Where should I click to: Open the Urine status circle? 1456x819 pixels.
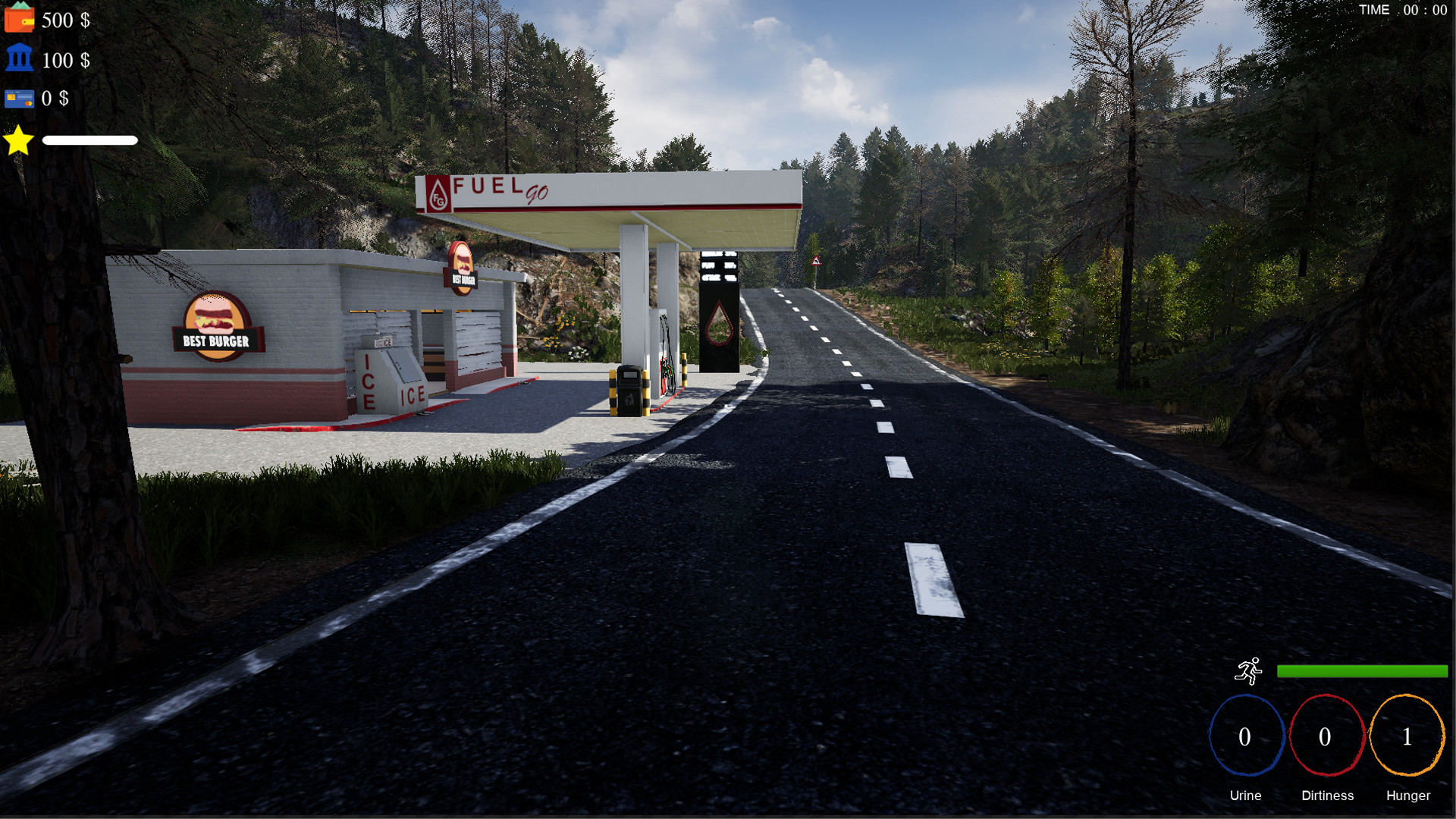click(x=1246, y=736)
